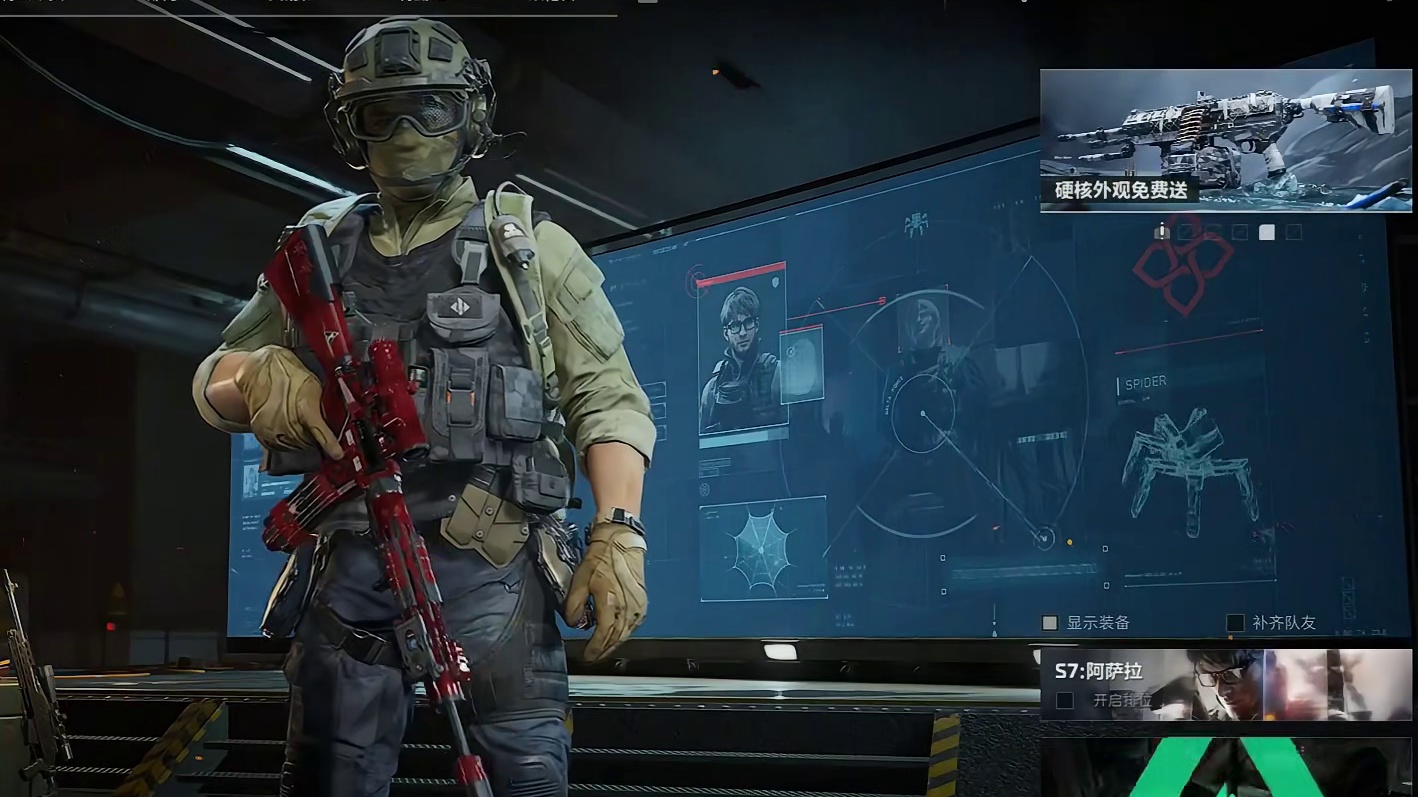This screenshot has width=1418, height=797.
Task: Enable the 补齐队友 checkbox
Action: coord(1236,623)
